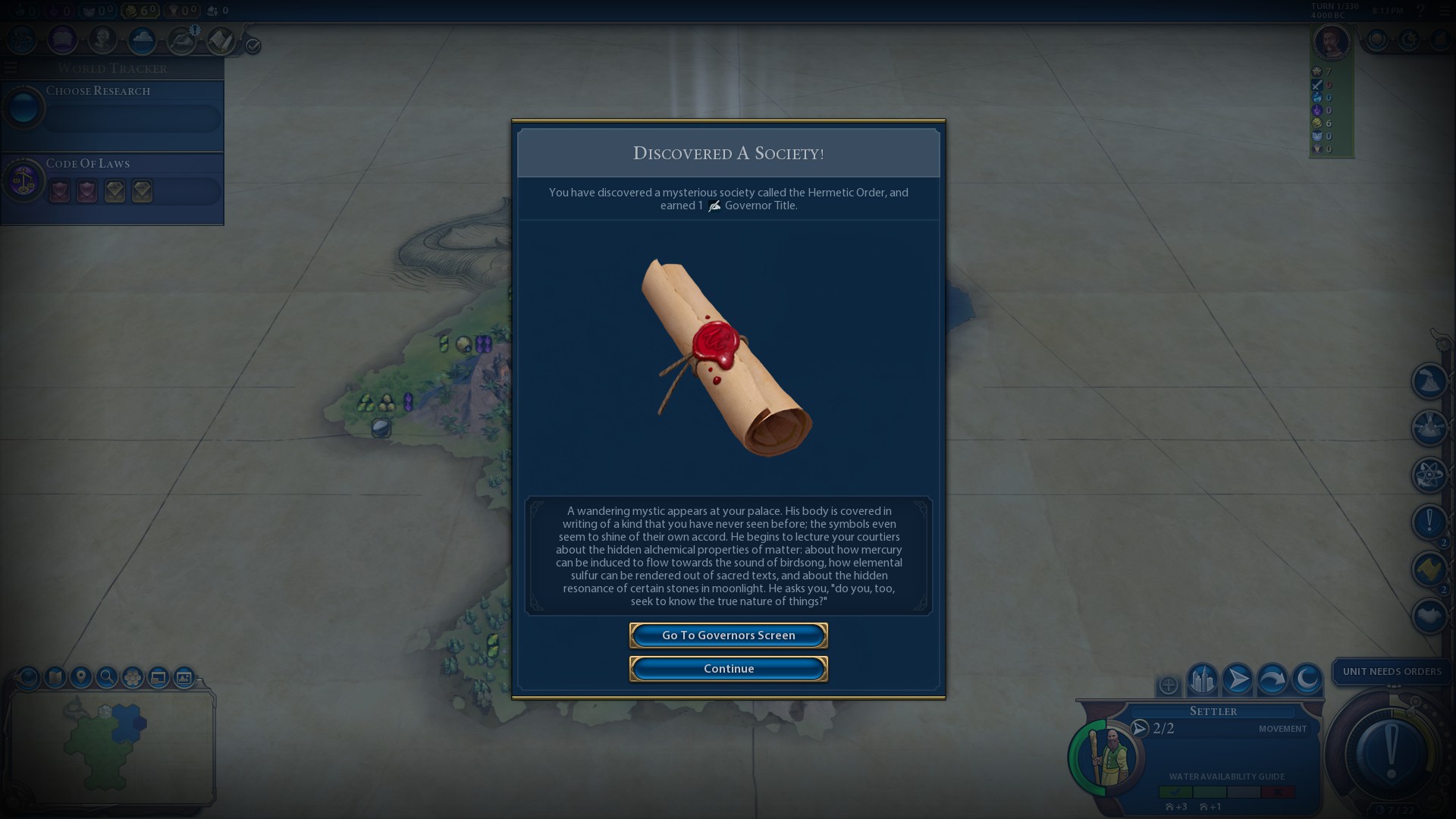Put the Settler to sleep
The image size is (1456, 819).
[x=1307, y=679]
